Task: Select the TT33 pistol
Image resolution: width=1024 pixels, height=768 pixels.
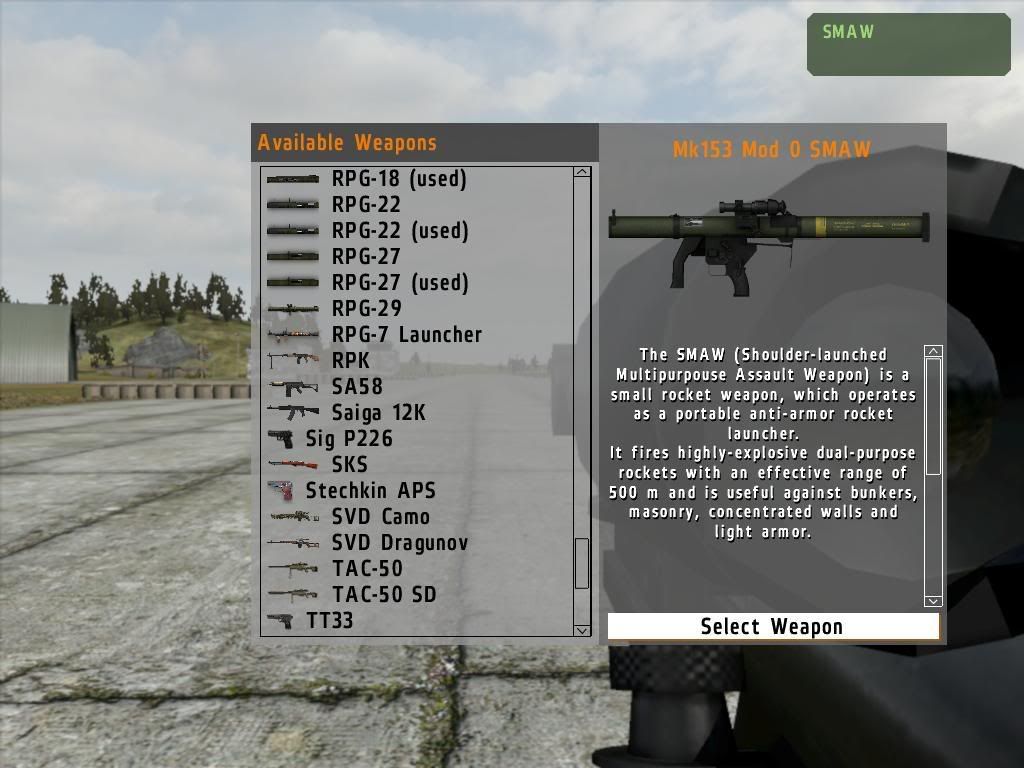Action: click(329, 621)
